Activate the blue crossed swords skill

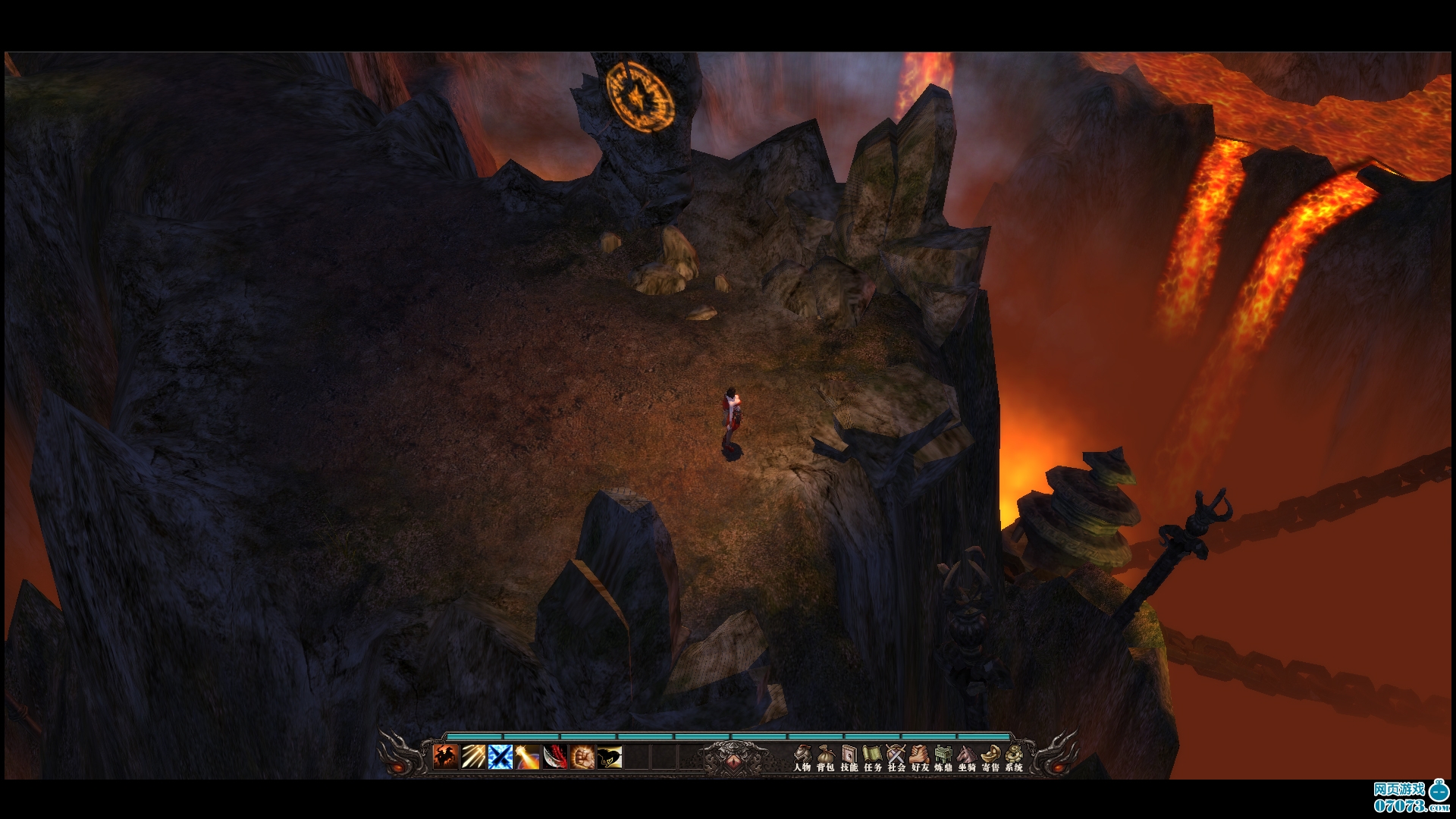click(x=500, y=757)
